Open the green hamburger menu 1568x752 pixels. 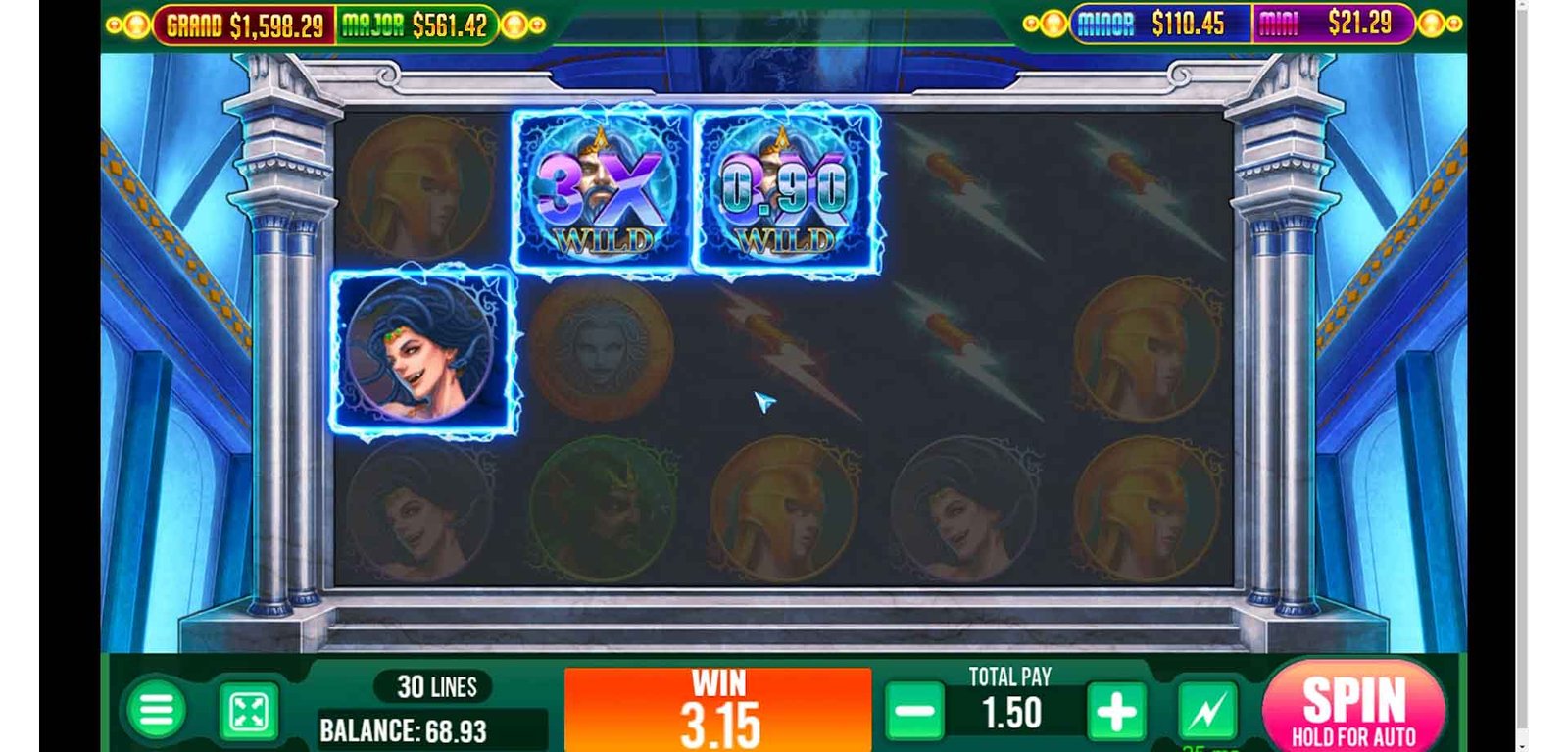pos(156,710)
